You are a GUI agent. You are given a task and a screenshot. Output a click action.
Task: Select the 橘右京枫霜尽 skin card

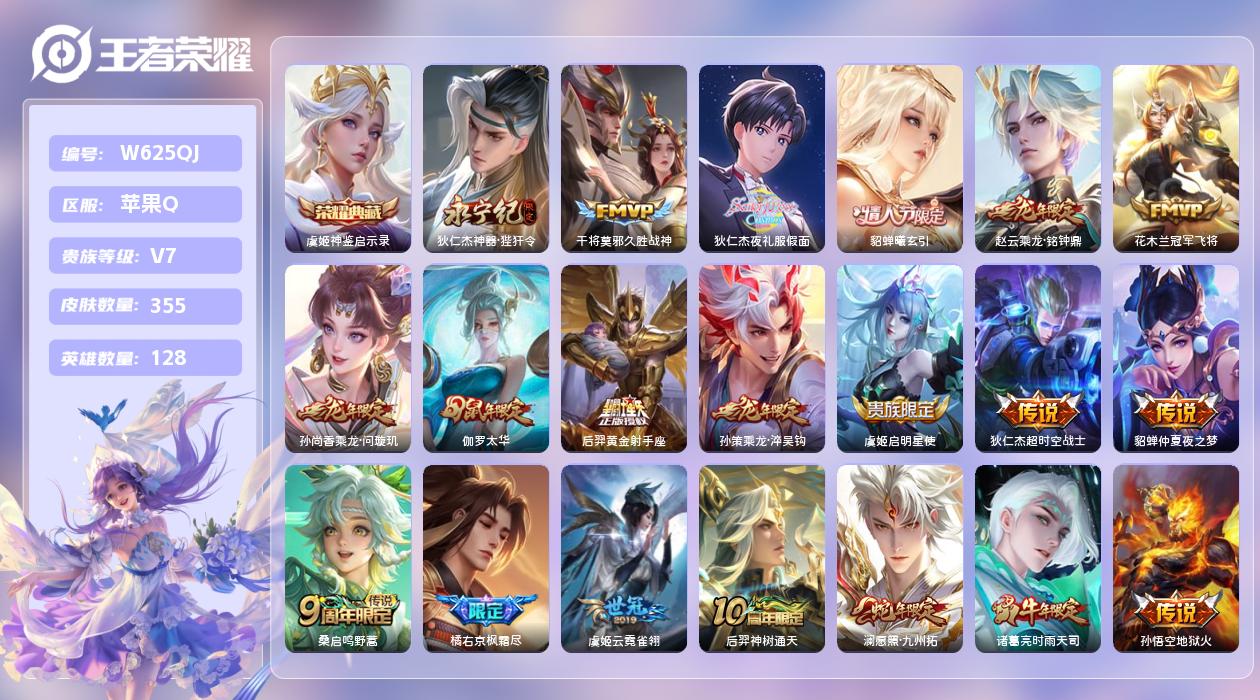[486, 558]
